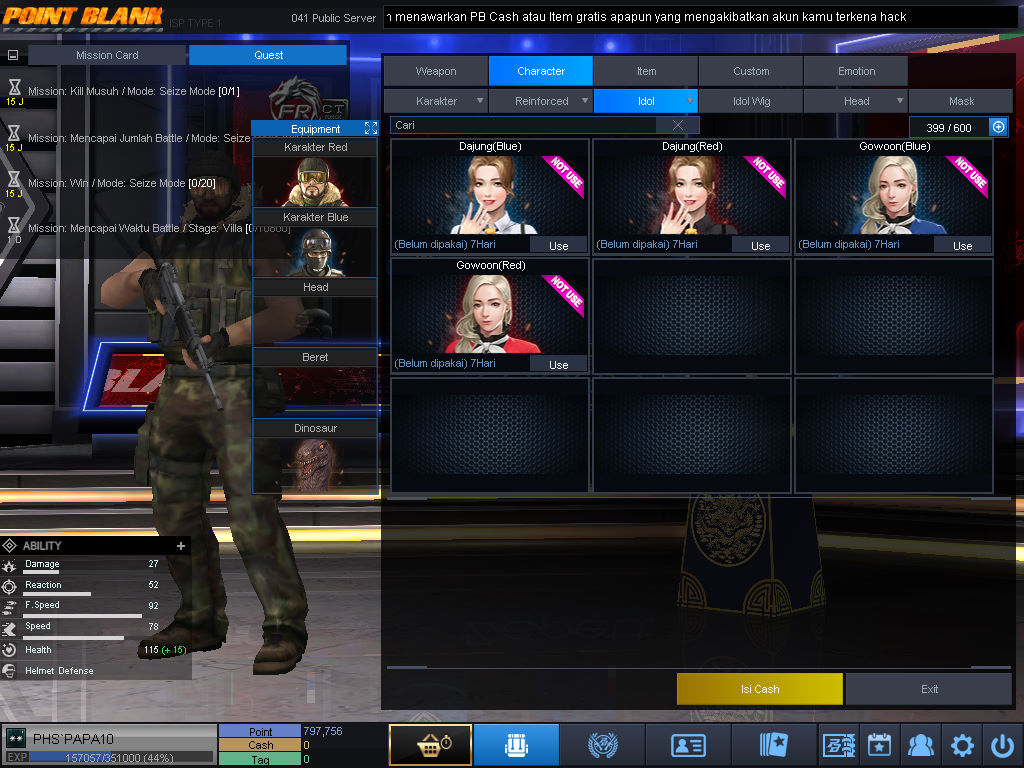The height and width of the screenshot is (768, 1024).
Task: Exit the inventory screen
Action: pos(929,689)
